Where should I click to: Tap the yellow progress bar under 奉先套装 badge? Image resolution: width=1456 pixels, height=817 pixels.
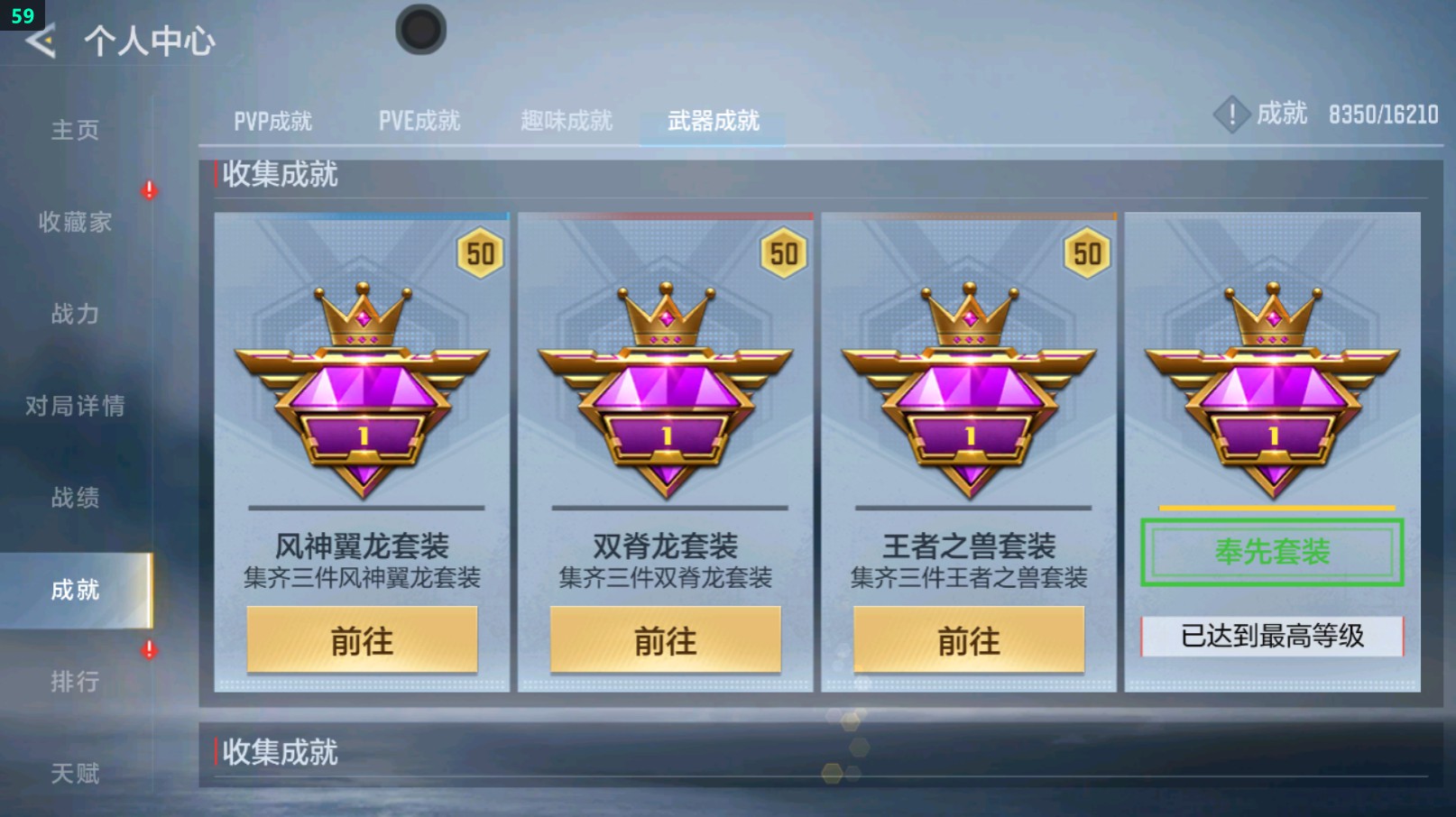pos(1272,508)
